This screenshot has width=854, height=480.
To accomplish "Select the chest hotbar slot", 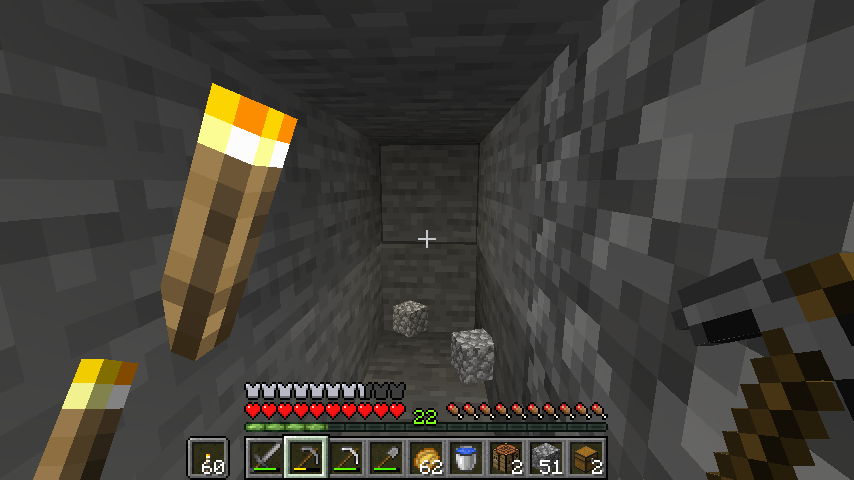I will point(586,458).
